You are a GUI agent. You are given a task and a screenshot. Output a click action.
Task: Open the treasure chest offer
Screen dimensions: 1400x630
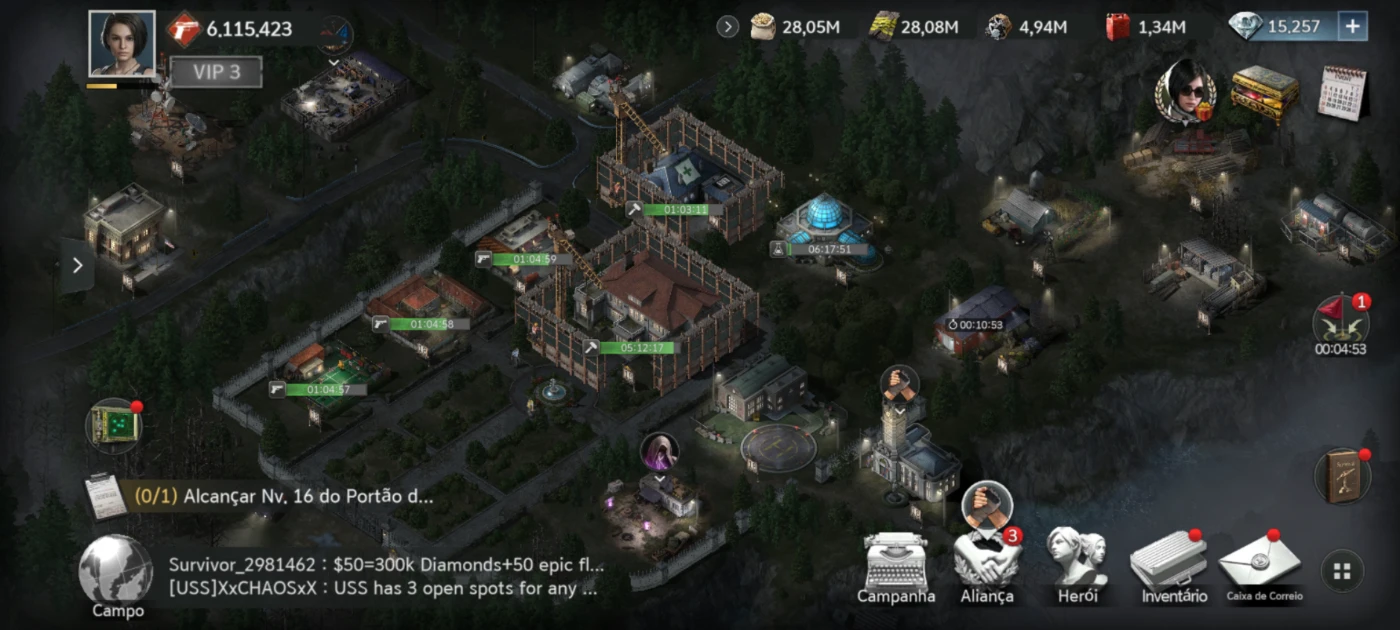click(1264, 93)
